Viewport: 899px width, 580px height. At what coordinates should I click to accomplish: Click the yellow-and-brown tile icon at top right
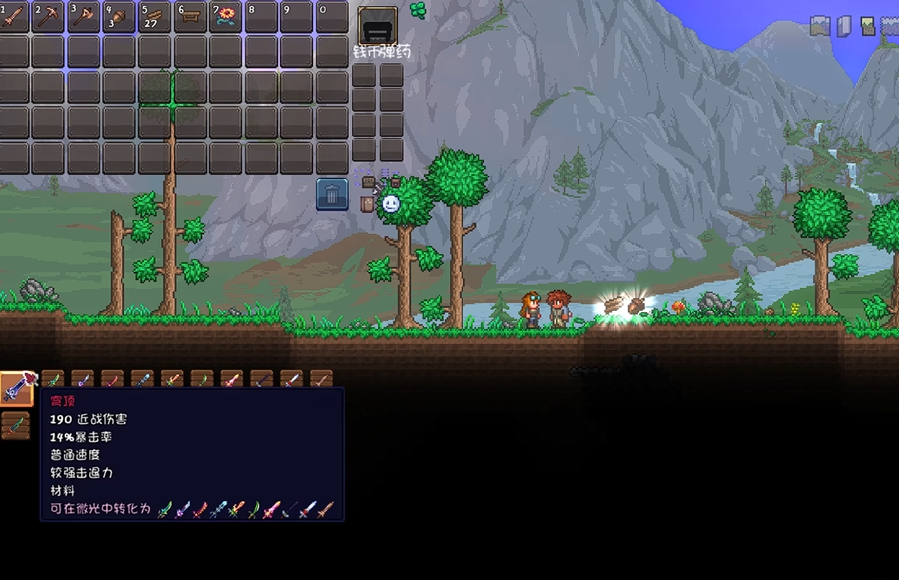867,26
